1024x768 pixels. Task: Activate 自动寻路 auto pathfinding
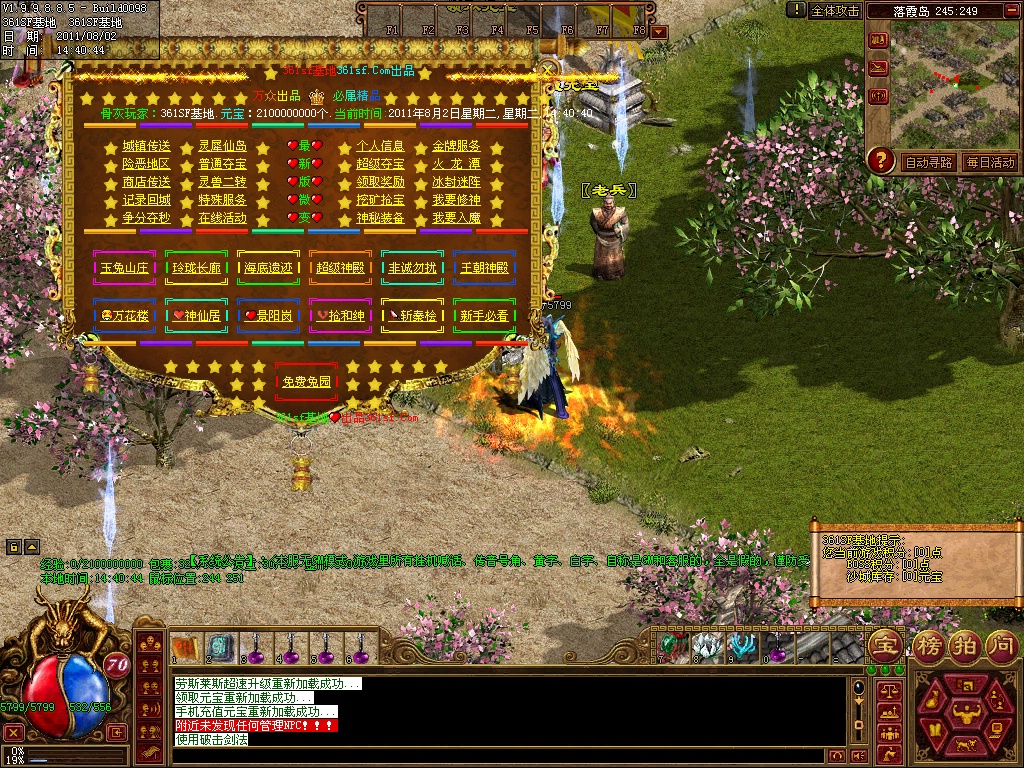click(928, 162)
